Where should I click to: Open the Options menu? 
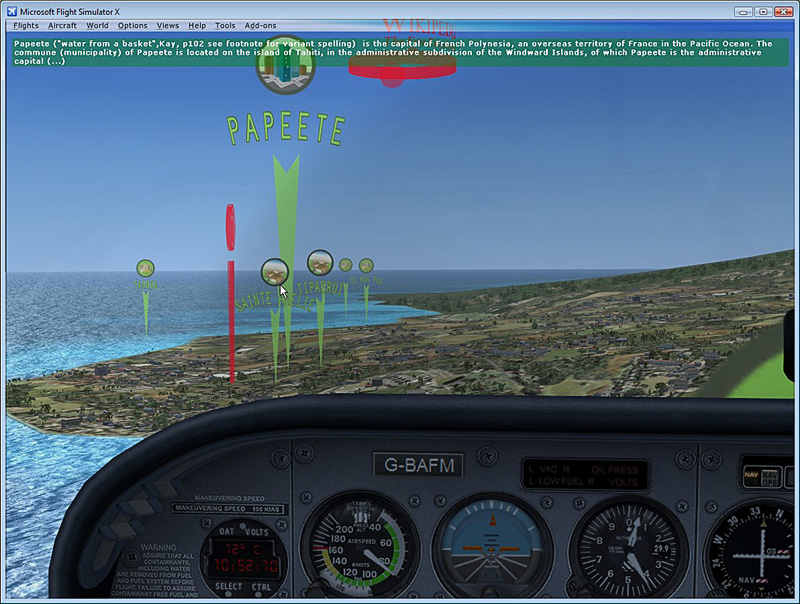pos(132,25)
